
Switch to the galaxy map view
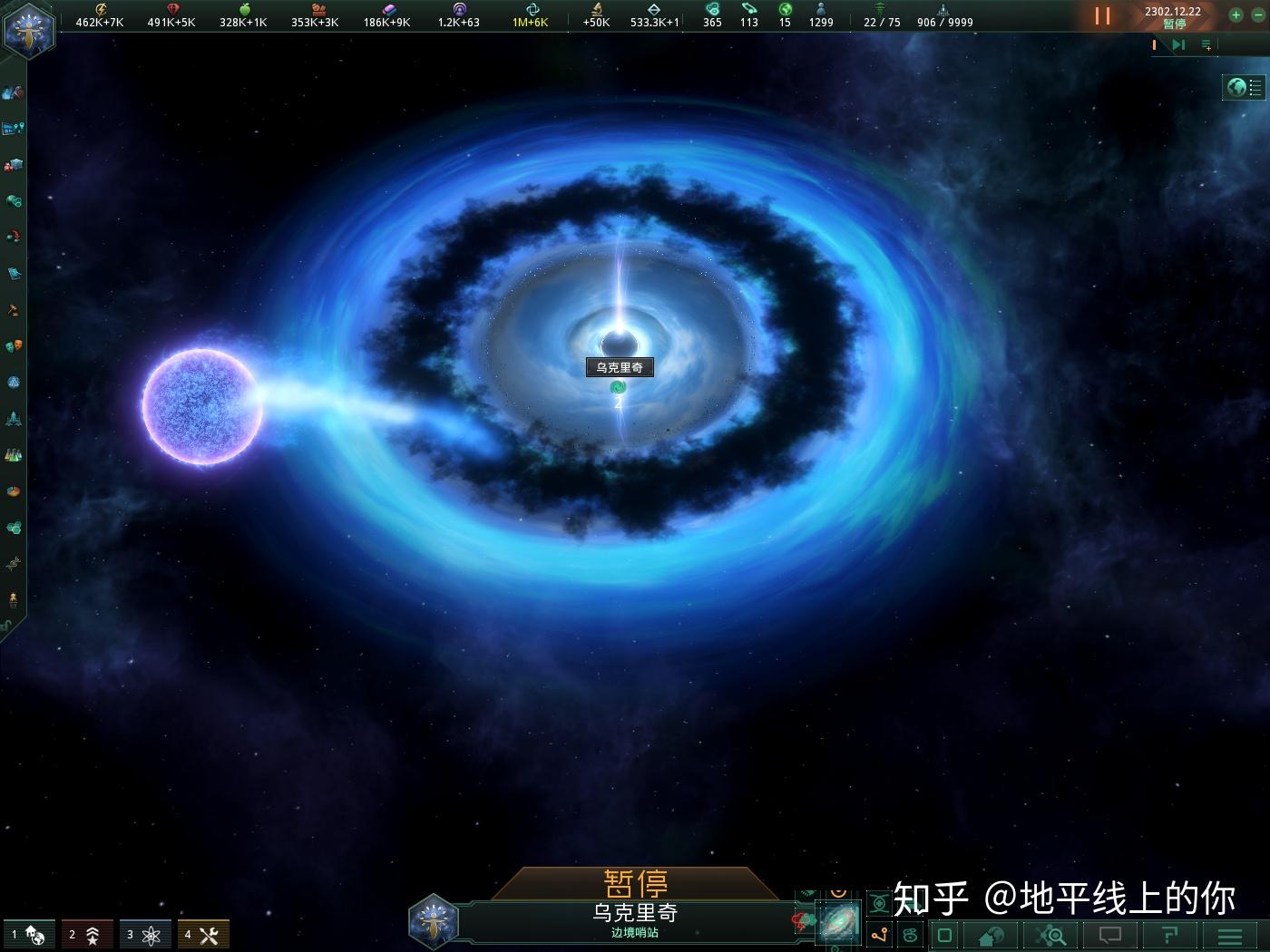pos(838,923)
